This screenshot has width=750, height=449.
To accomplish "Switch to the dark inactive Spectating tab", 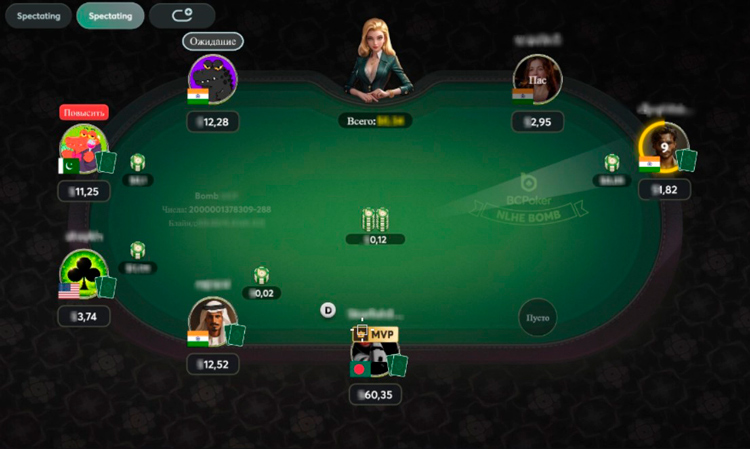I will (37, 16).
